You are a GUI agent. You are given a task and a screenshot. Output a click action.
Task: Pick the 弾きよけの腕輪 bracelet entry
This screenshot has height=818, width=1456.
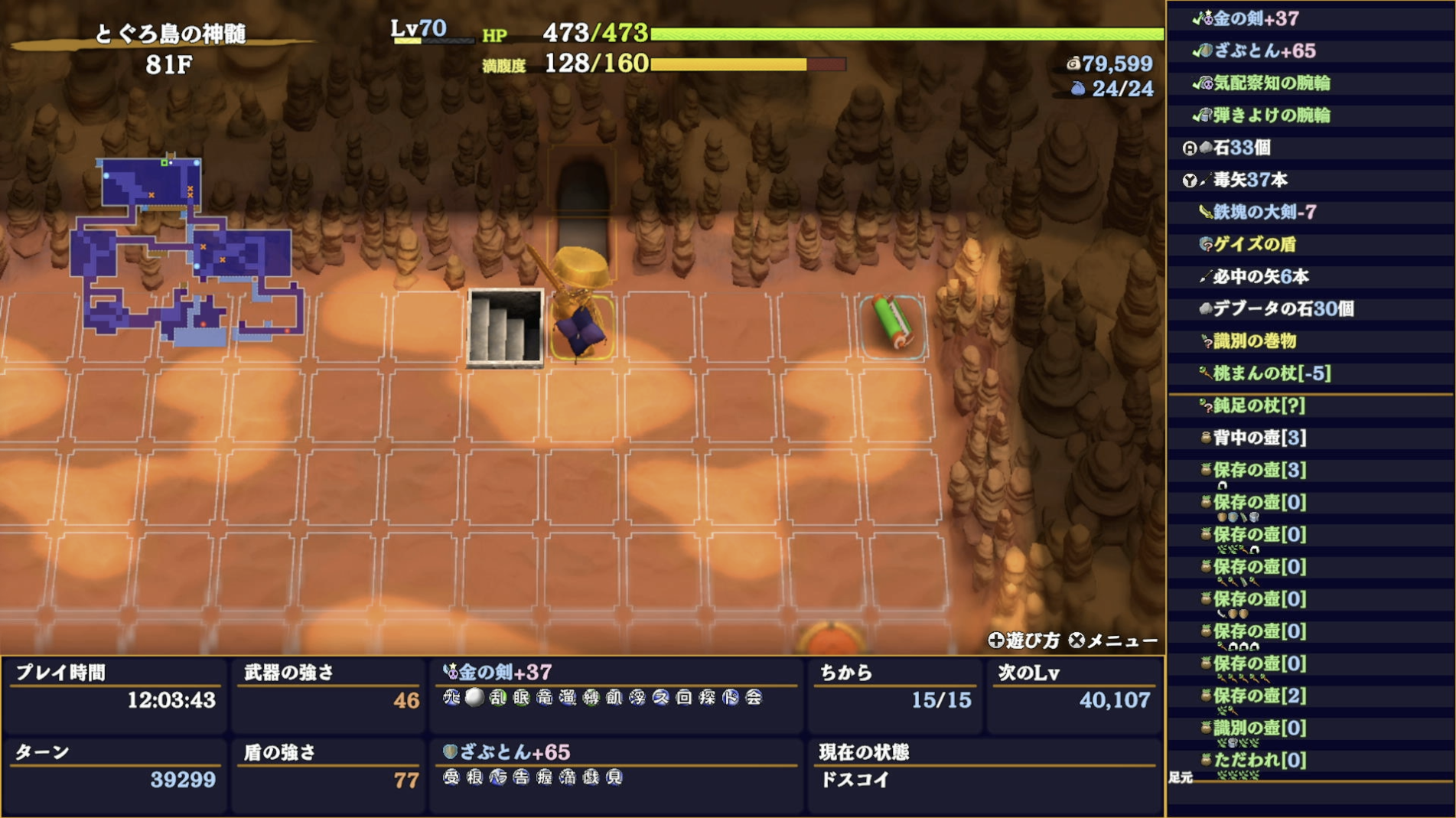(x=1271, y=115)
